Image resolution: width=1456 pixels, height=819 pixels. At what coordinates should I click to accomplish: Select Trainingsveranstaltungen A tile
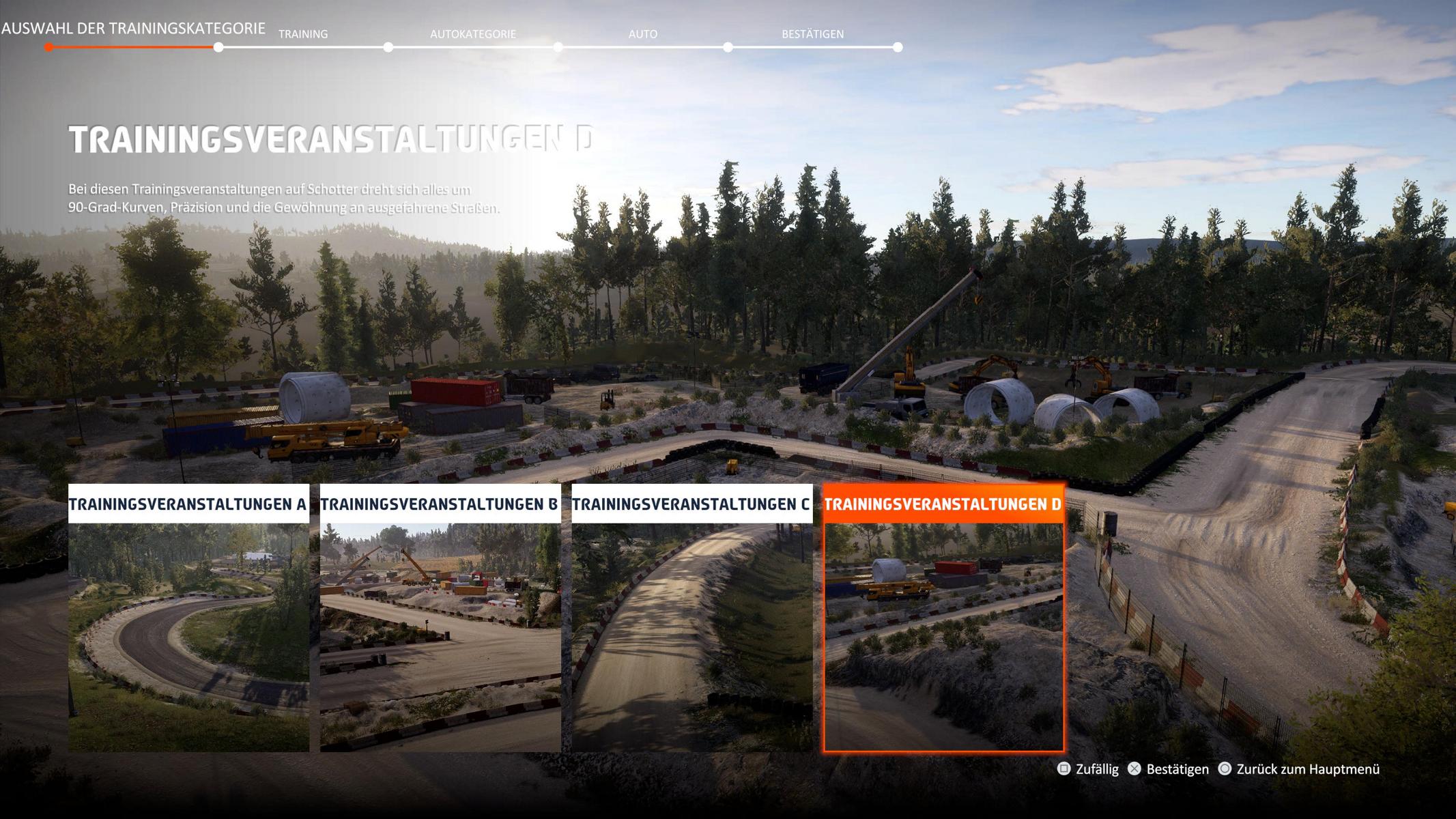click(188, 618)
